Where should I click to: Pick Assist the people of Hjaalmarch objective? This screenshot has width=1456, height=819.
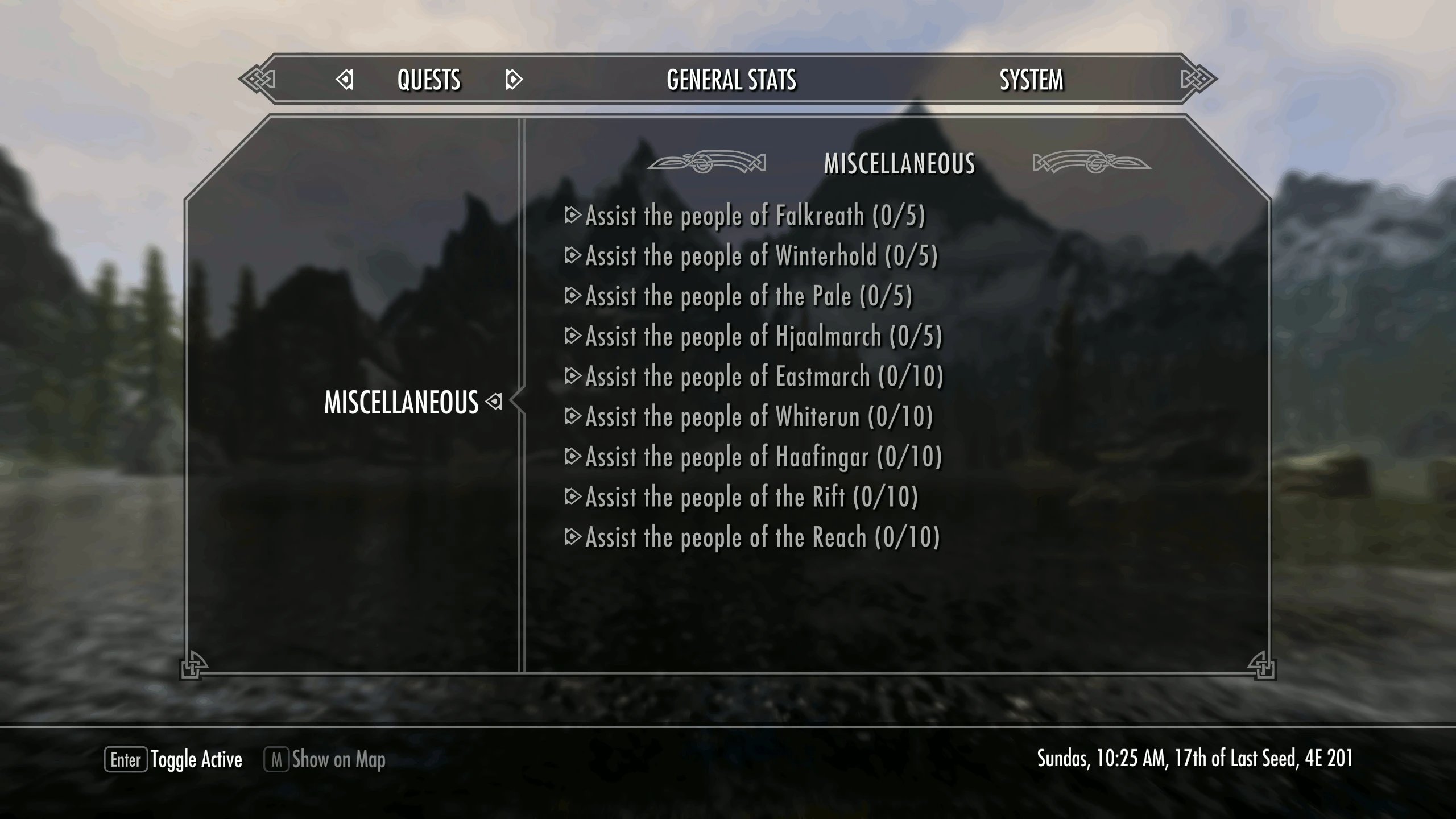click(x=763, y=337)
